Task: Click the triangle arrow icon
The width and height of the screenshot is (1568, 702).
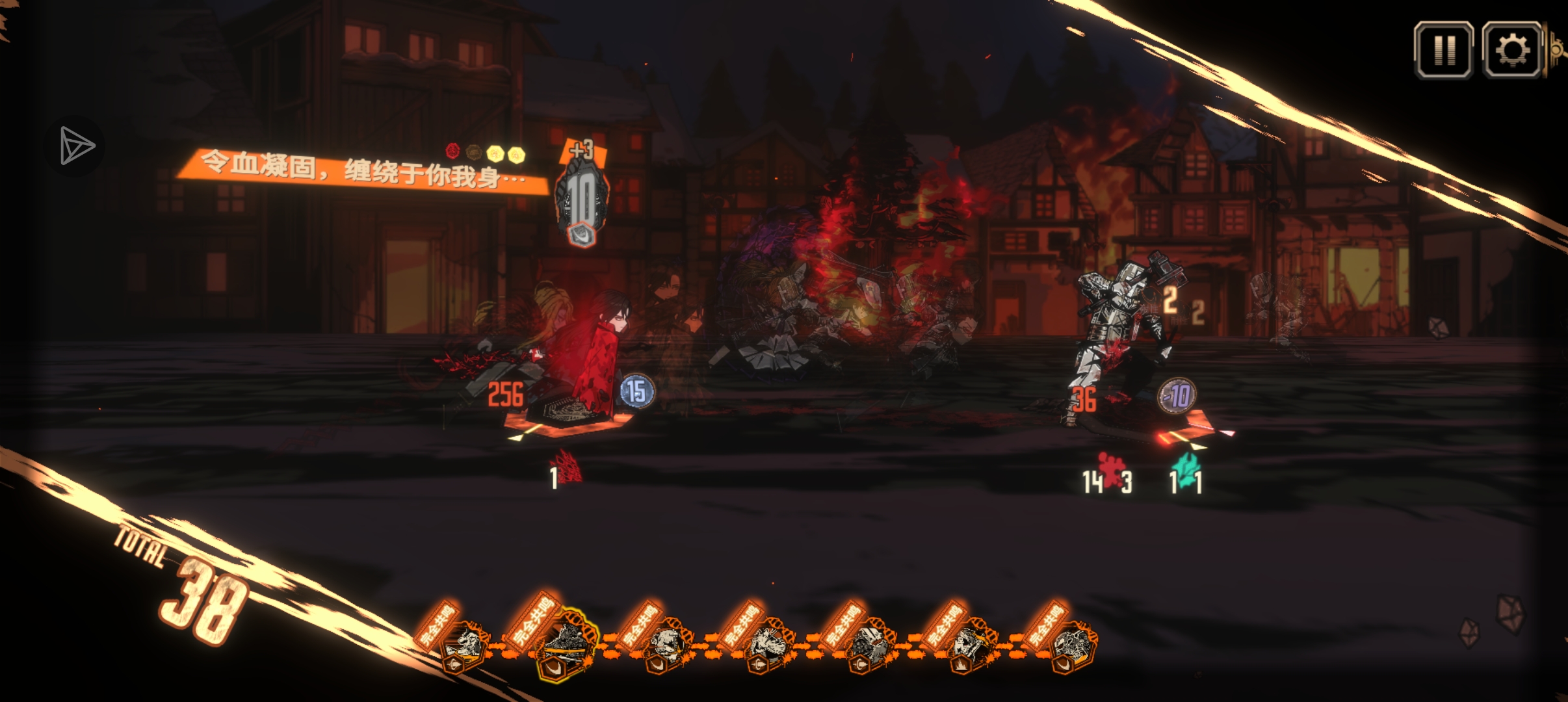Action: (x=75, y=146)
